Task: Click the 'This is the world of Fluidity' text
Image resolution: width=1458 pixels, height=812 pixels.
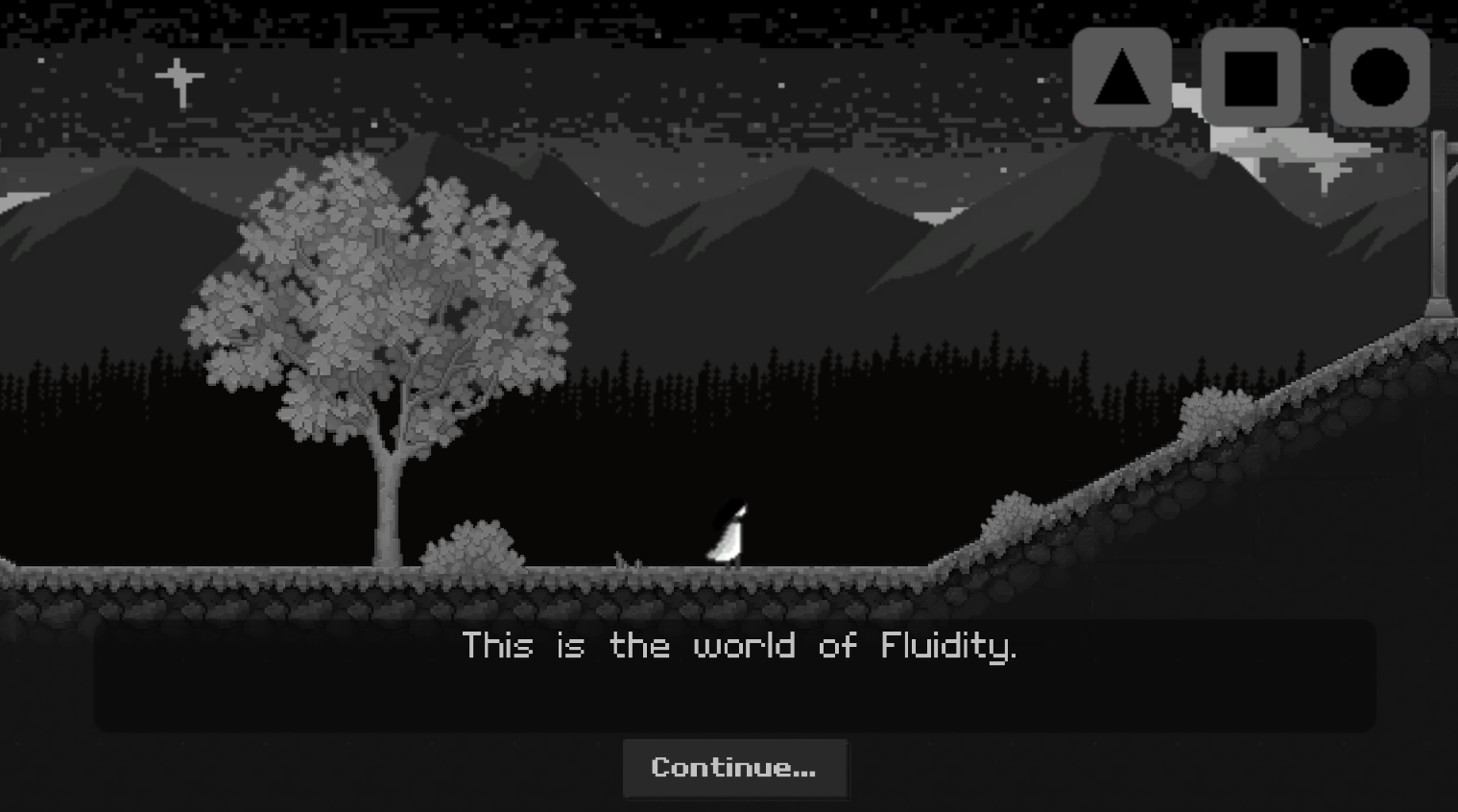Action: point(739,646)
